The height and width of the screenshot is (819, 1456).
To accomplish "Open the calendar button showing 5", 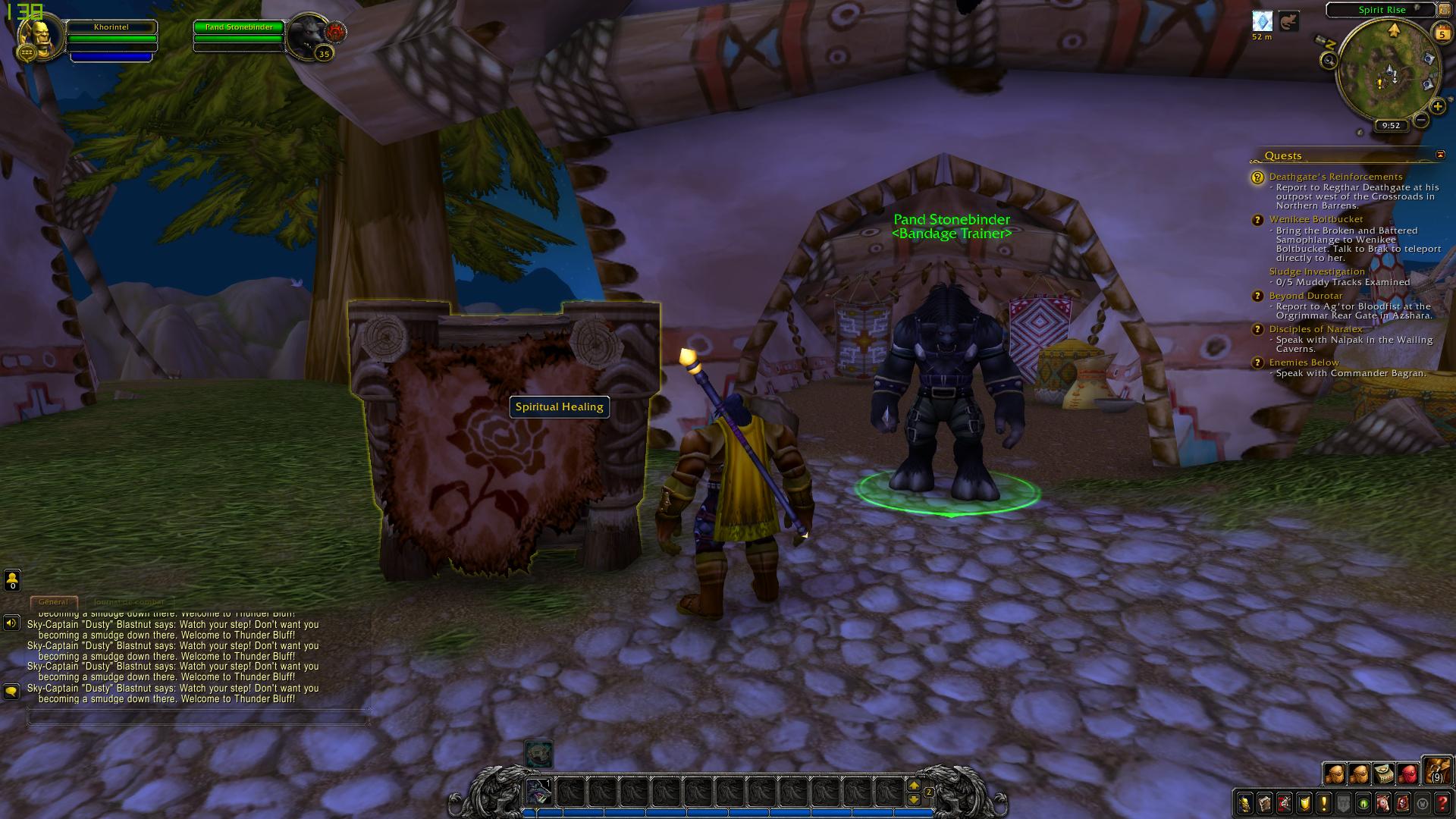I will [1442, 33].
